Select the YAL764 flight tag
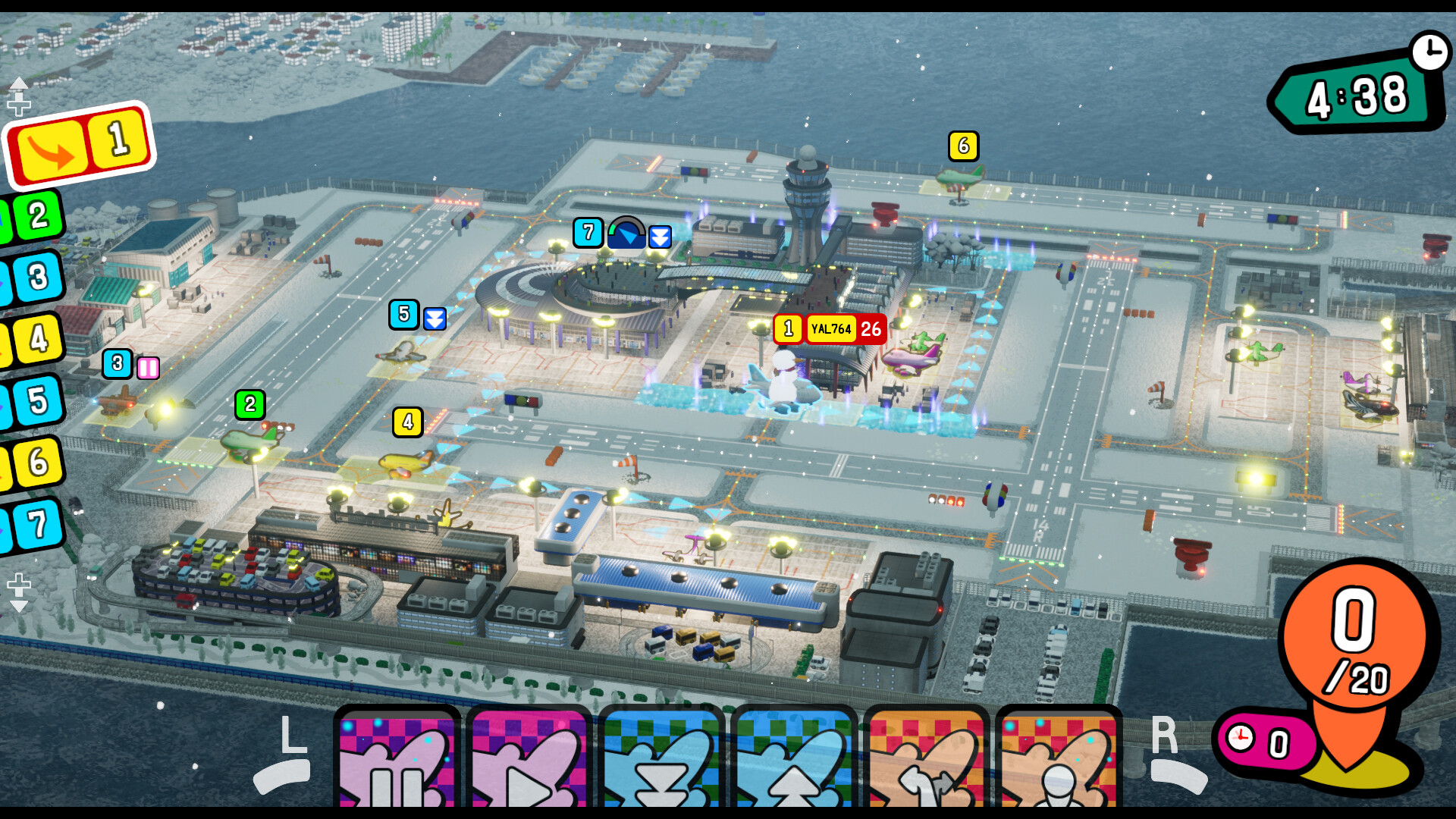Viewport: 1456px width, 819px height. (831, 329)
